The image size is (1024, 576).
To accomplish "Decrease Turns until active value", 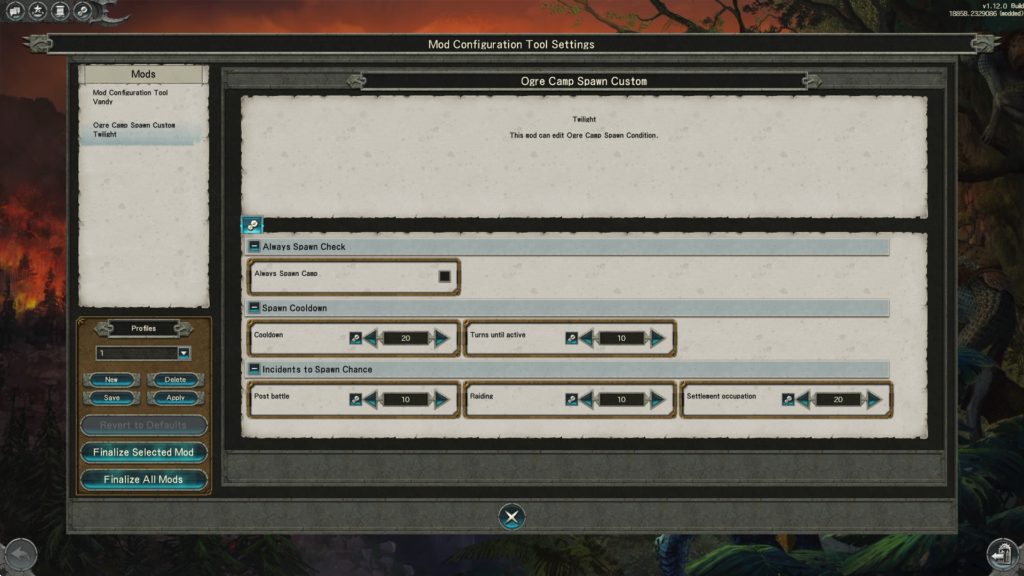I will pos(587,338).
